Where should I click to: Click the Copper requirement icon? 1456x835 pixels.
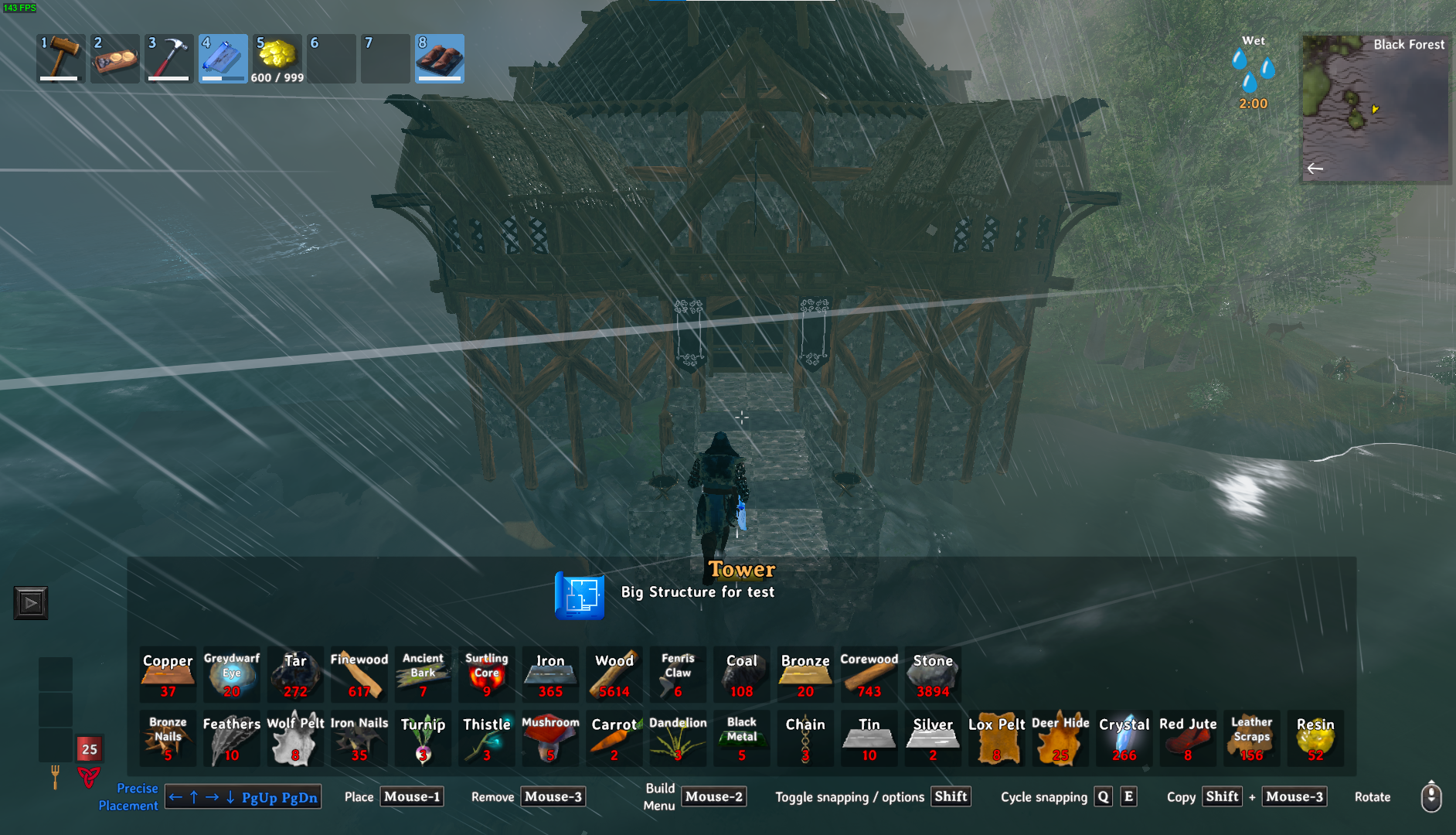click(168, 674)
